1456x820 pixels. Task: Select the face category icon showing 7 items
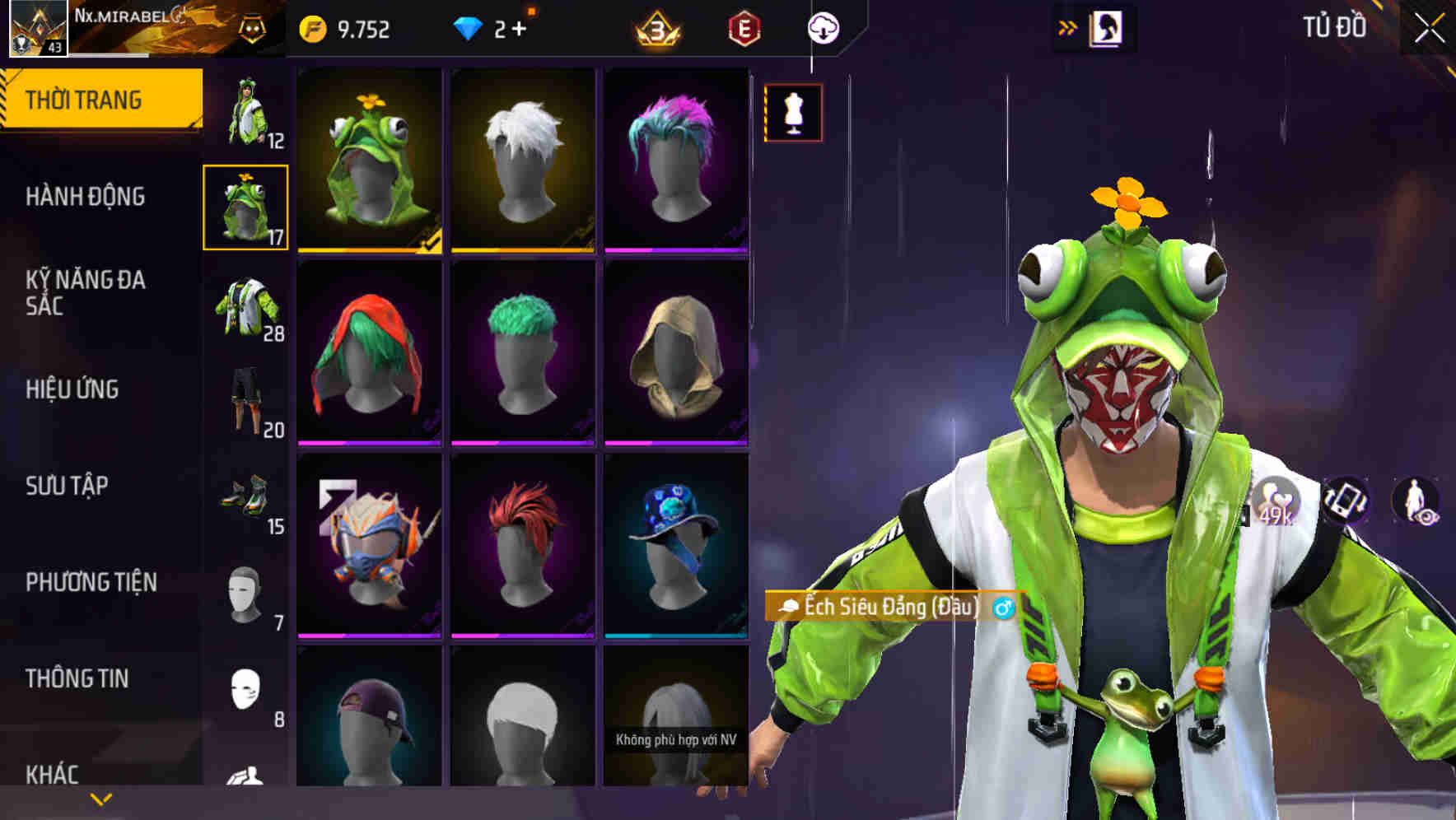pyautogui.click(x=245, y=593)
